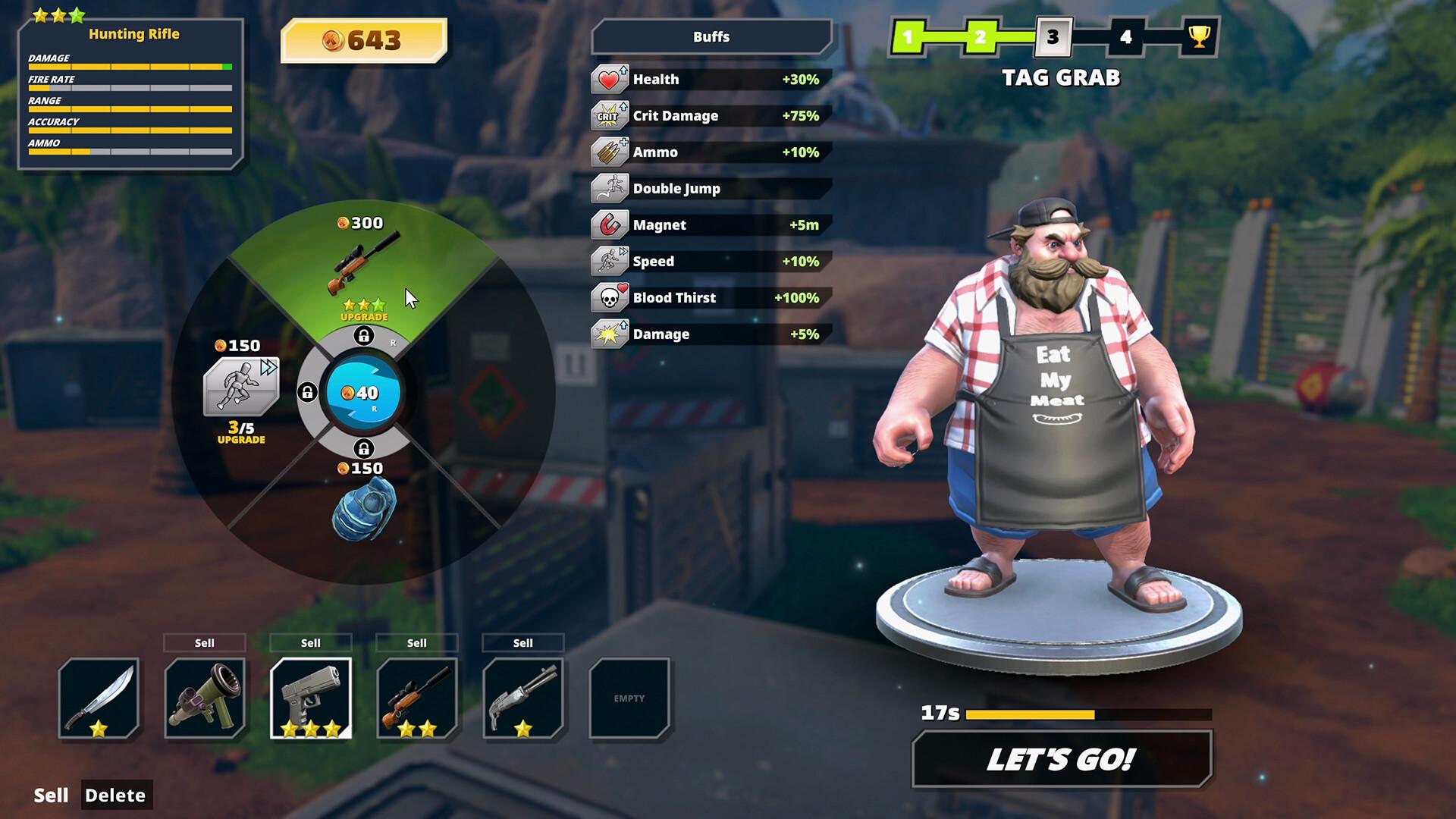Toggle the Speed +10% buff

click(607, 261)
